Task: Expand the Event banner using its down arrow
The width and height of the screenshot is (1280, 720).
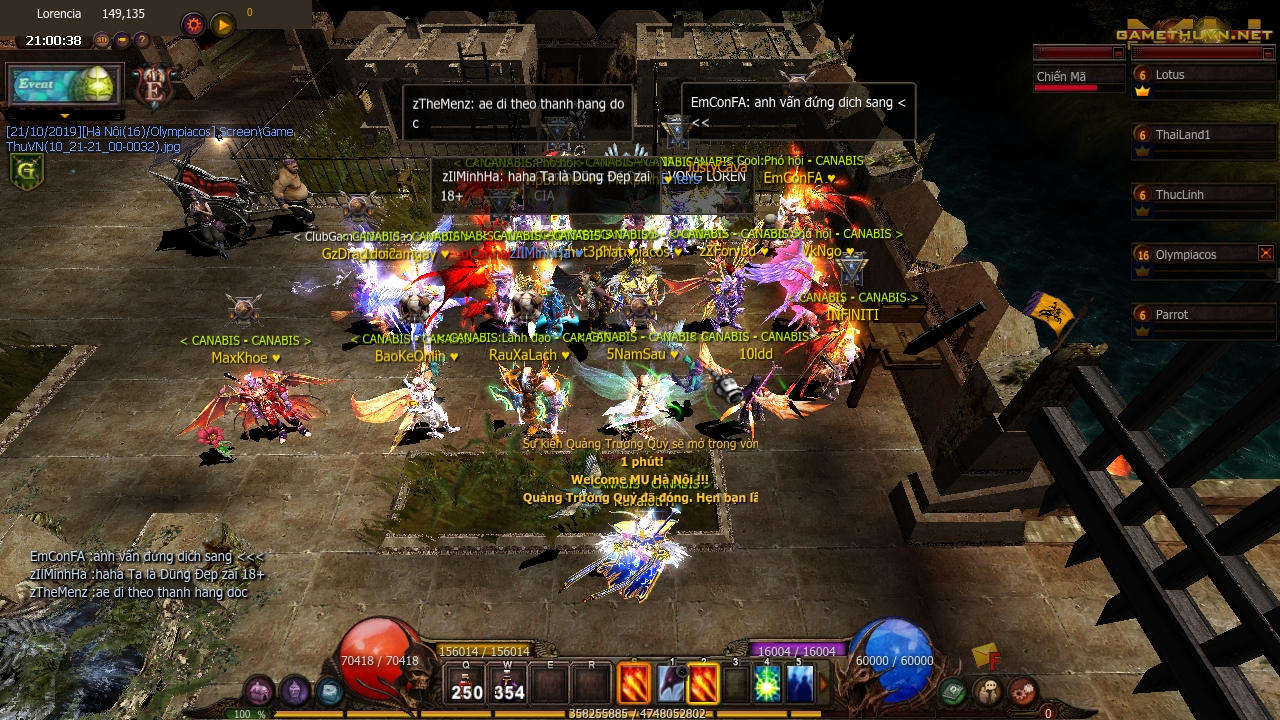Action: coord(65,116)
